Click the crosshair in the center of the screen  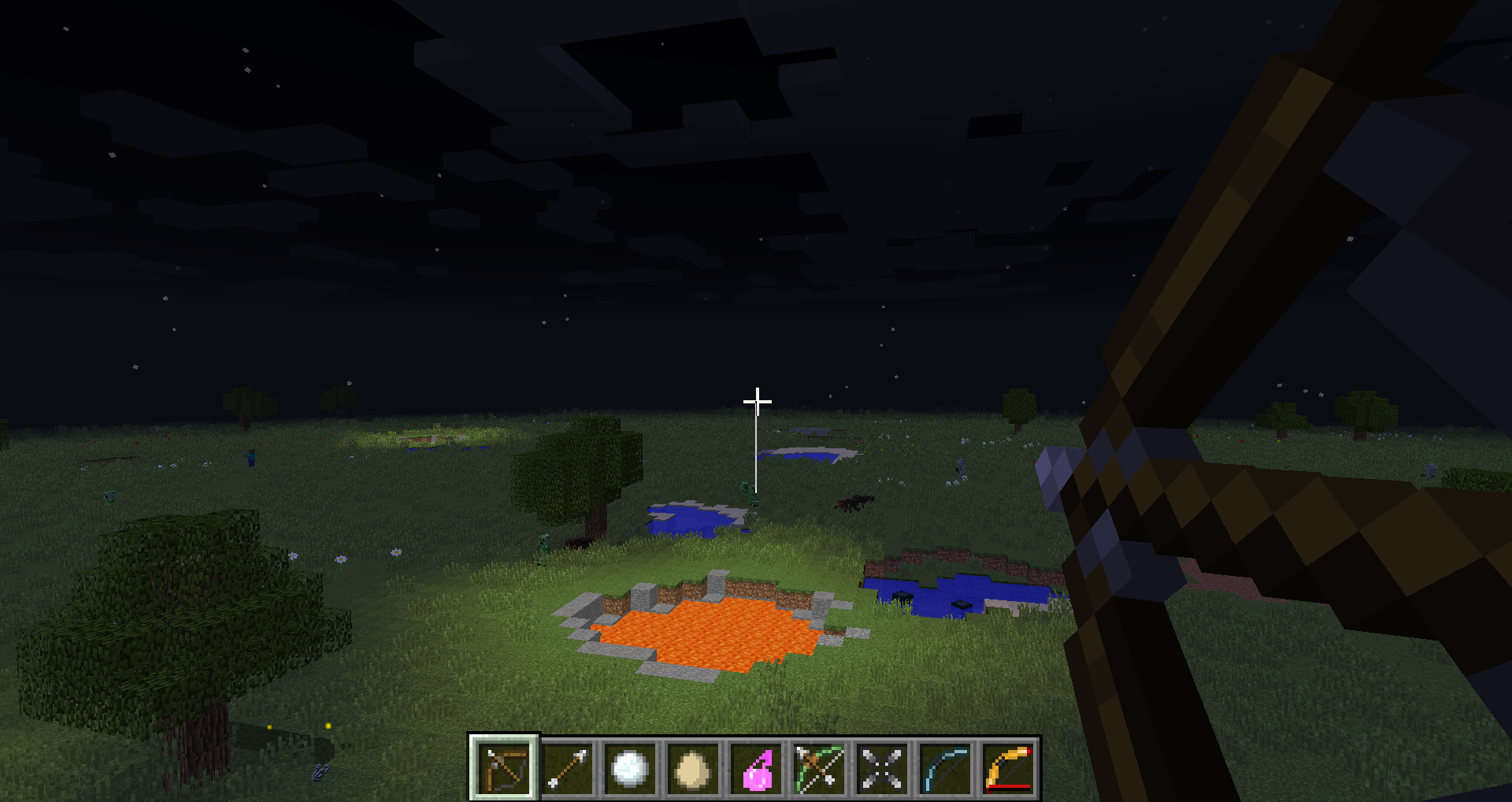point(756,402)
